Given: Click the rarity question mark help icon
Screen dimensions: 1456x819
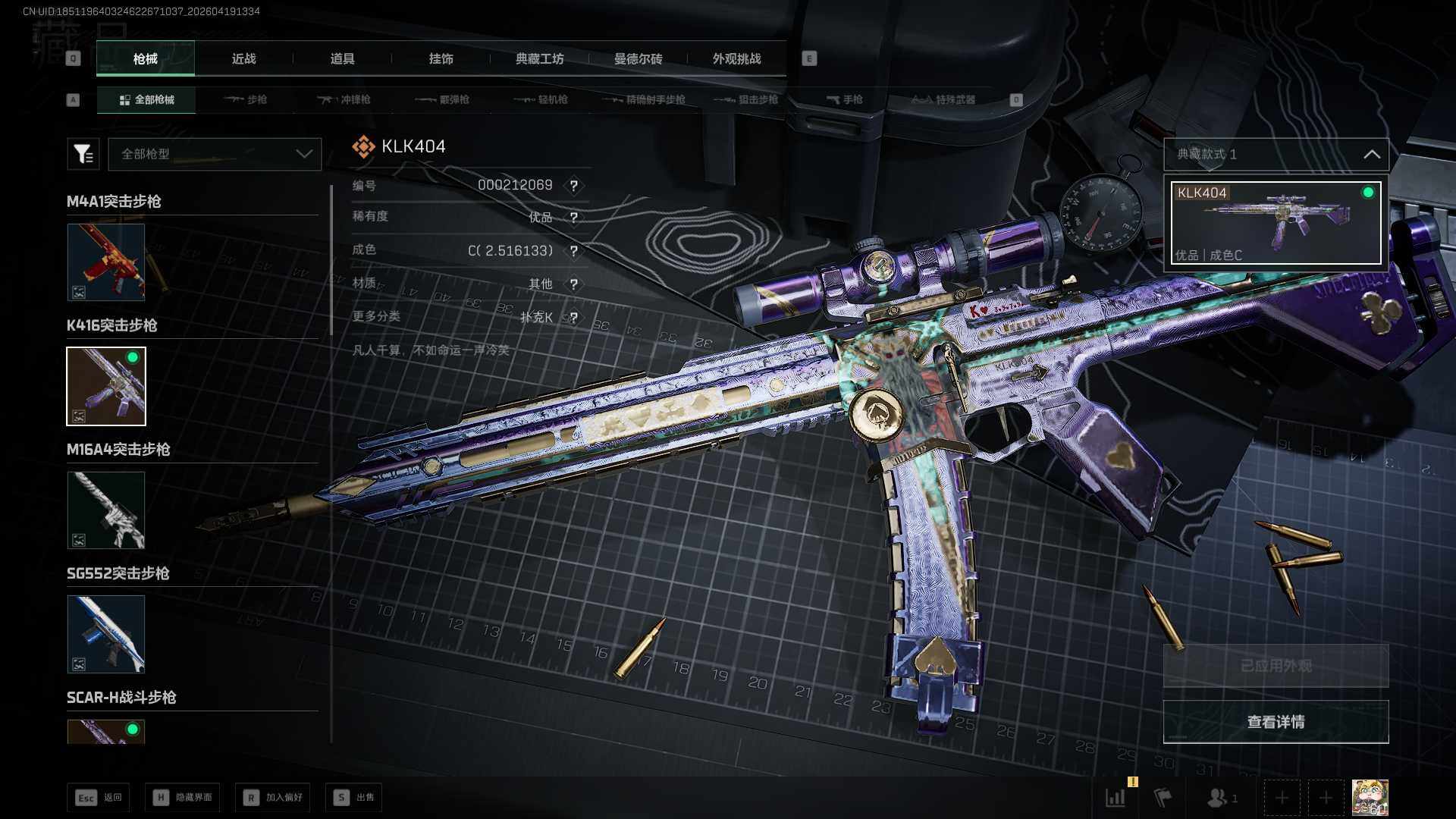Looking at the screenshot, I should pos(574,218).
